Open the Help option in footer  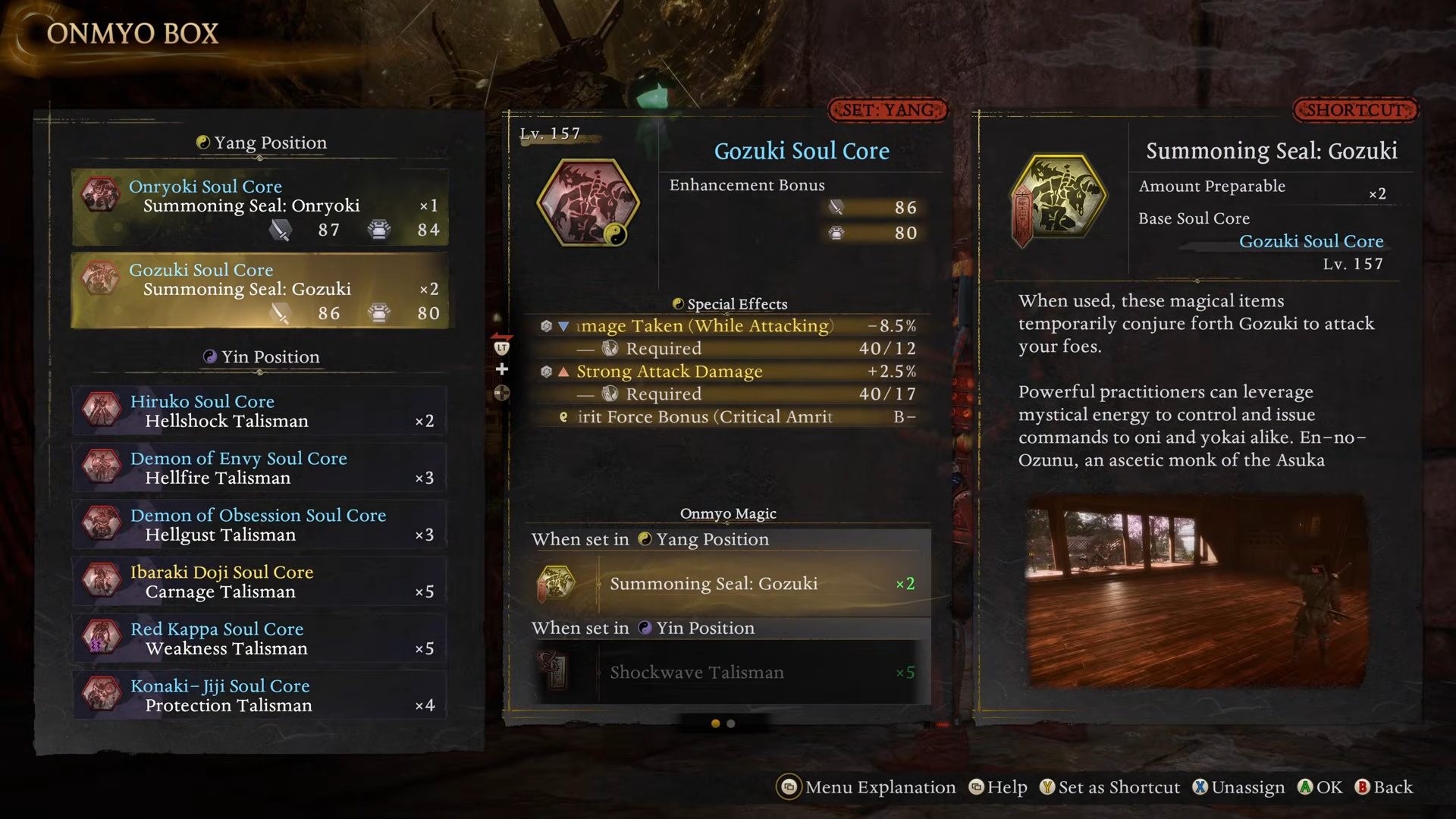point(998,787)
